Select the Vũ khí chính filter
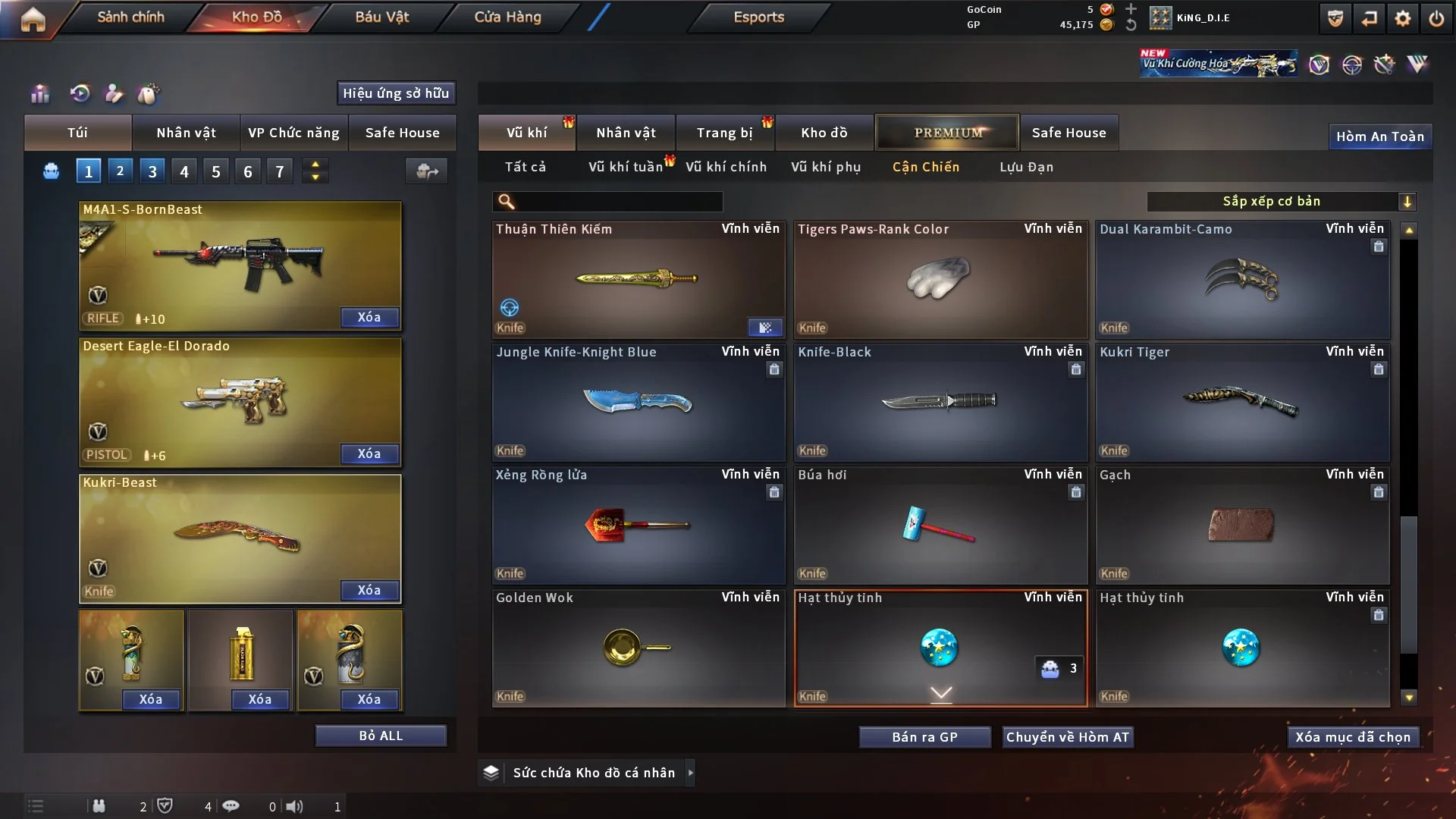 coord(726,167)
